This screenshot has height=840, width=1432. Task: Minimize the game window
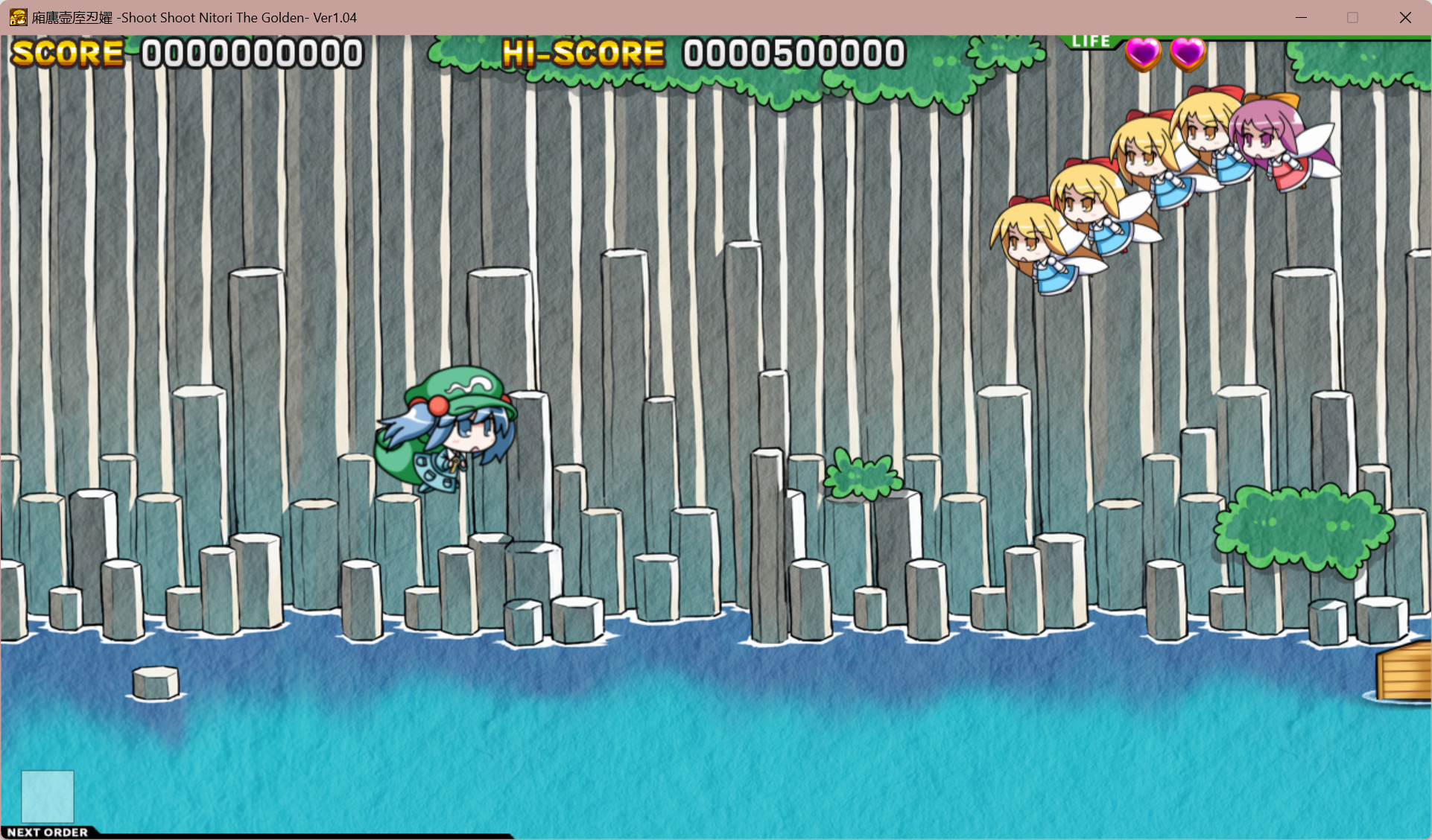click(1301, 17)
